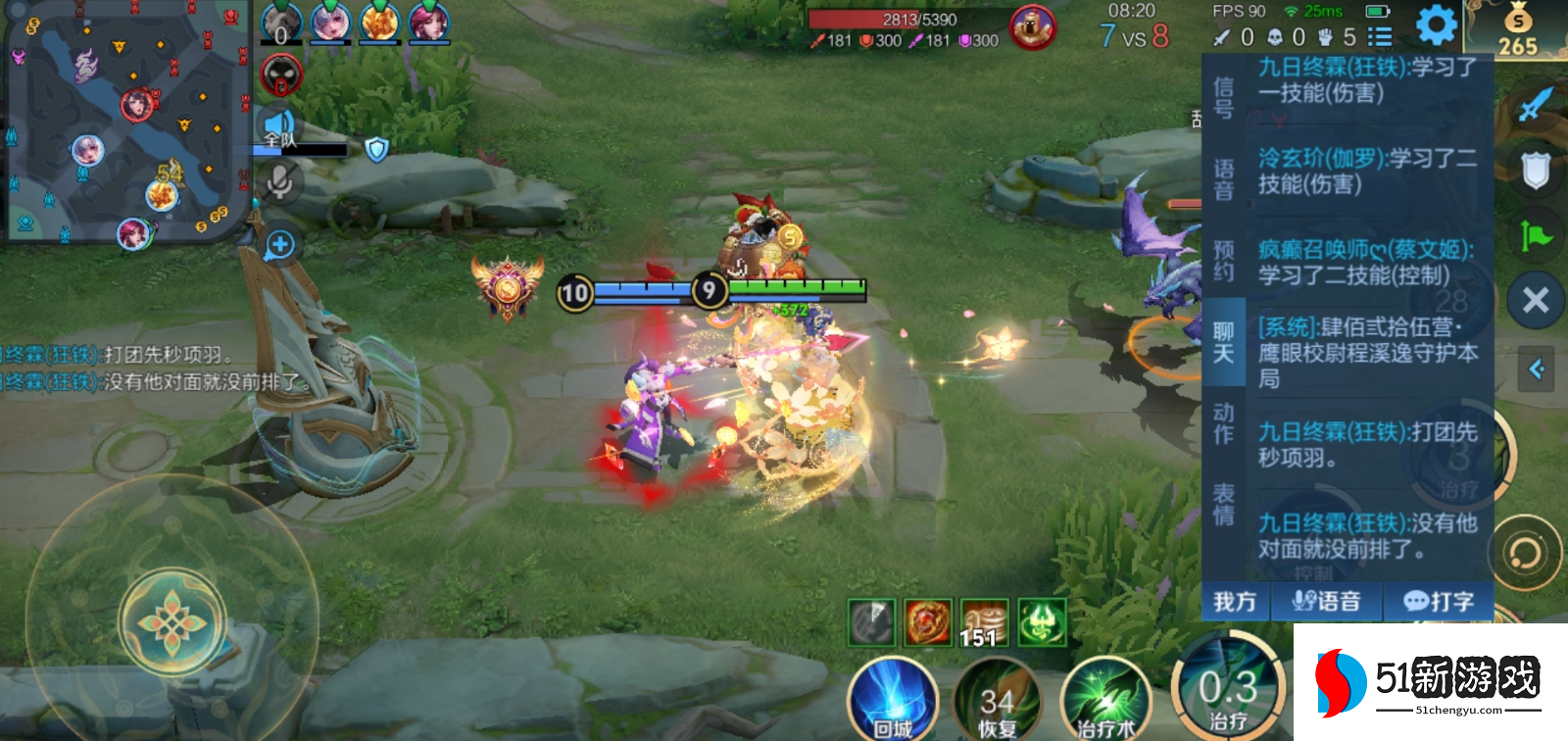Switch to the 预约 tab
This screenshot has height=741, width=1568.
(x=1224, y=261)
